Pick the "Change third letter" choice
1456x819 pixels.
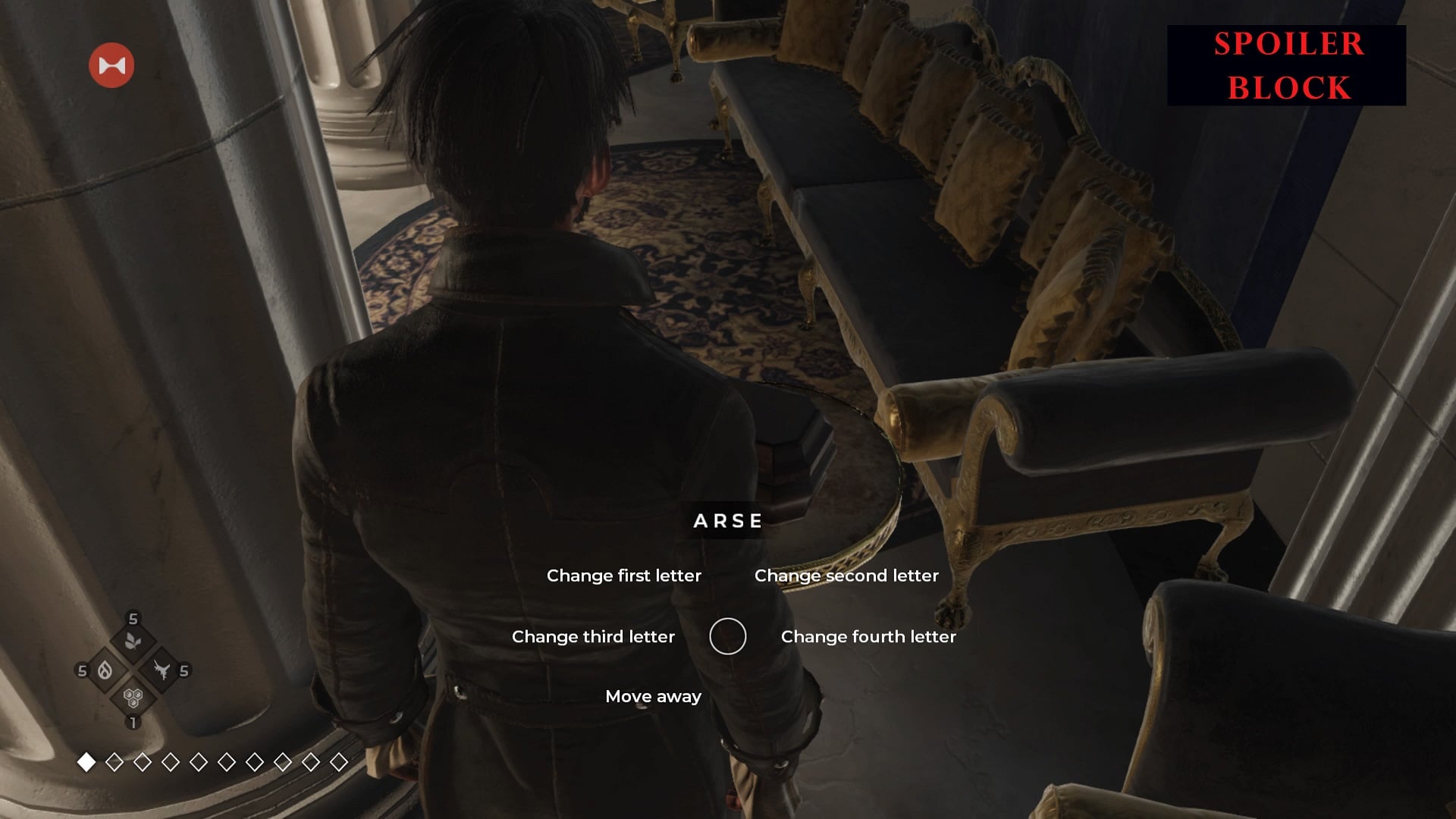593,636
